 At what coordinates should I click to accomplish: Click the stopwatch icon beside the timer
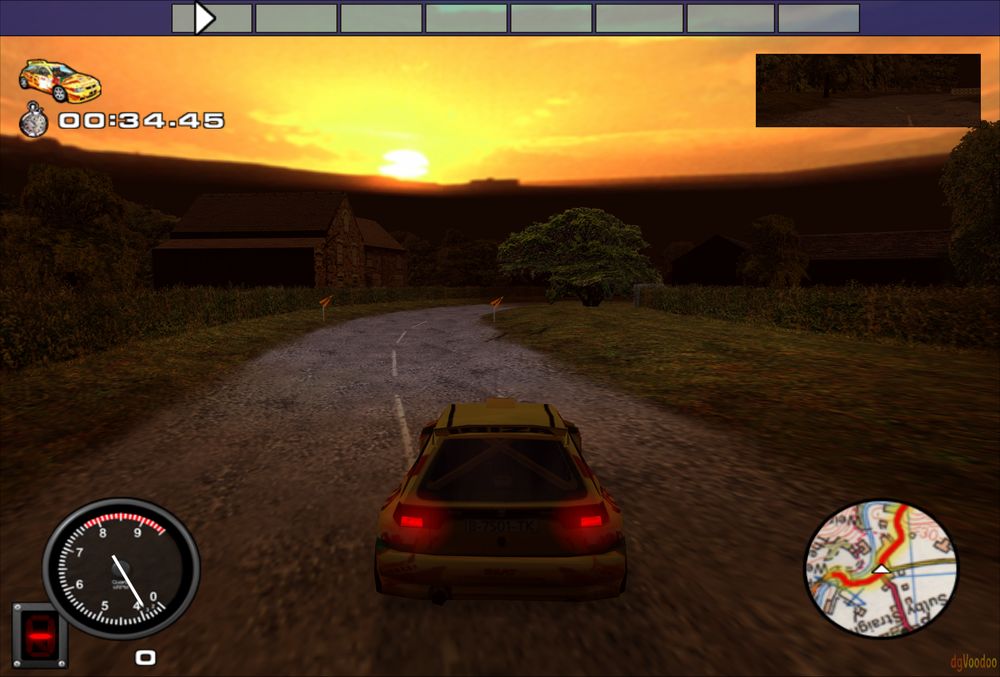coord(34,121)
